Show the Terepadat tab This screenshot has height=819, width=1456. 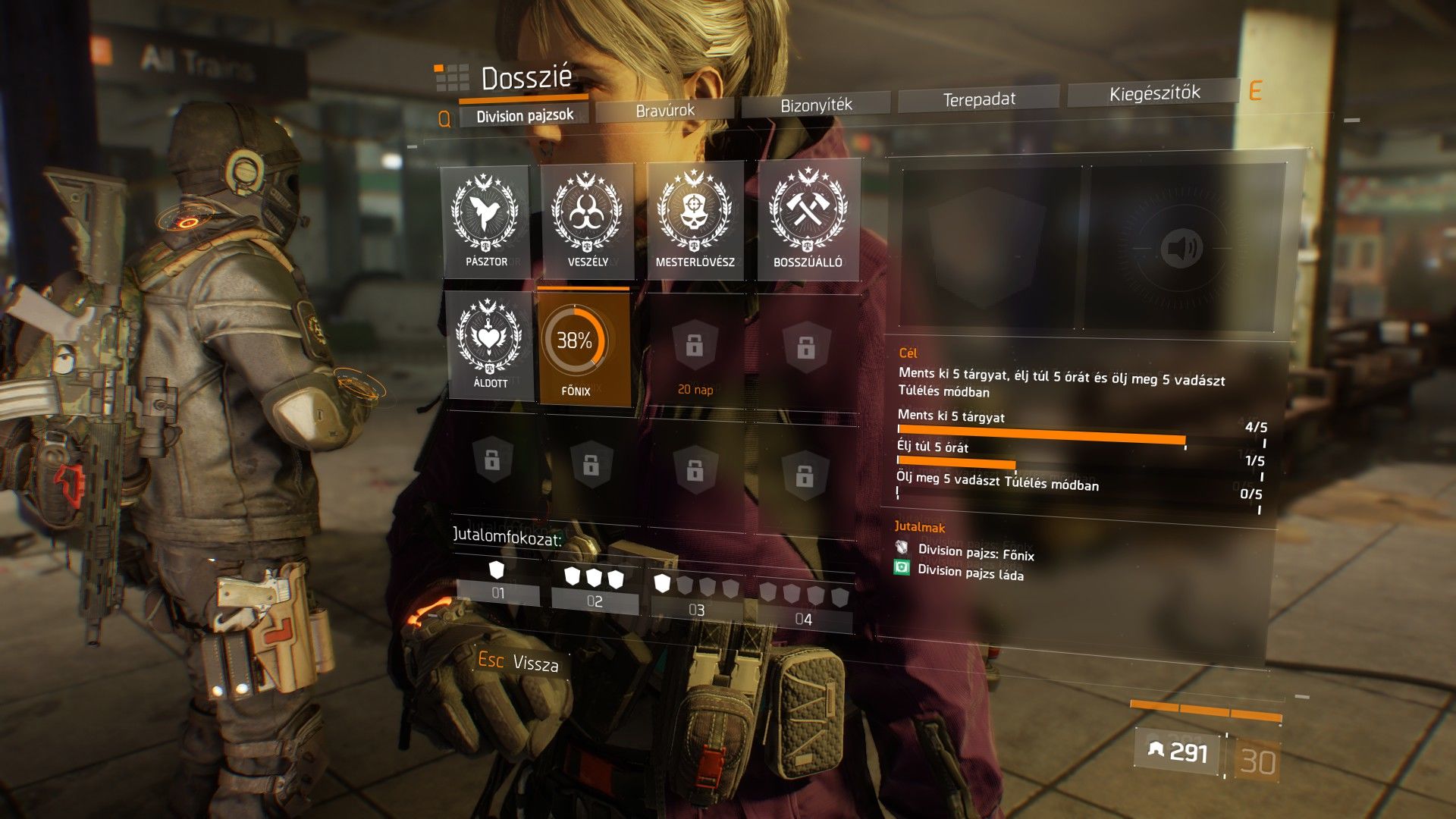tap(978, 99)
